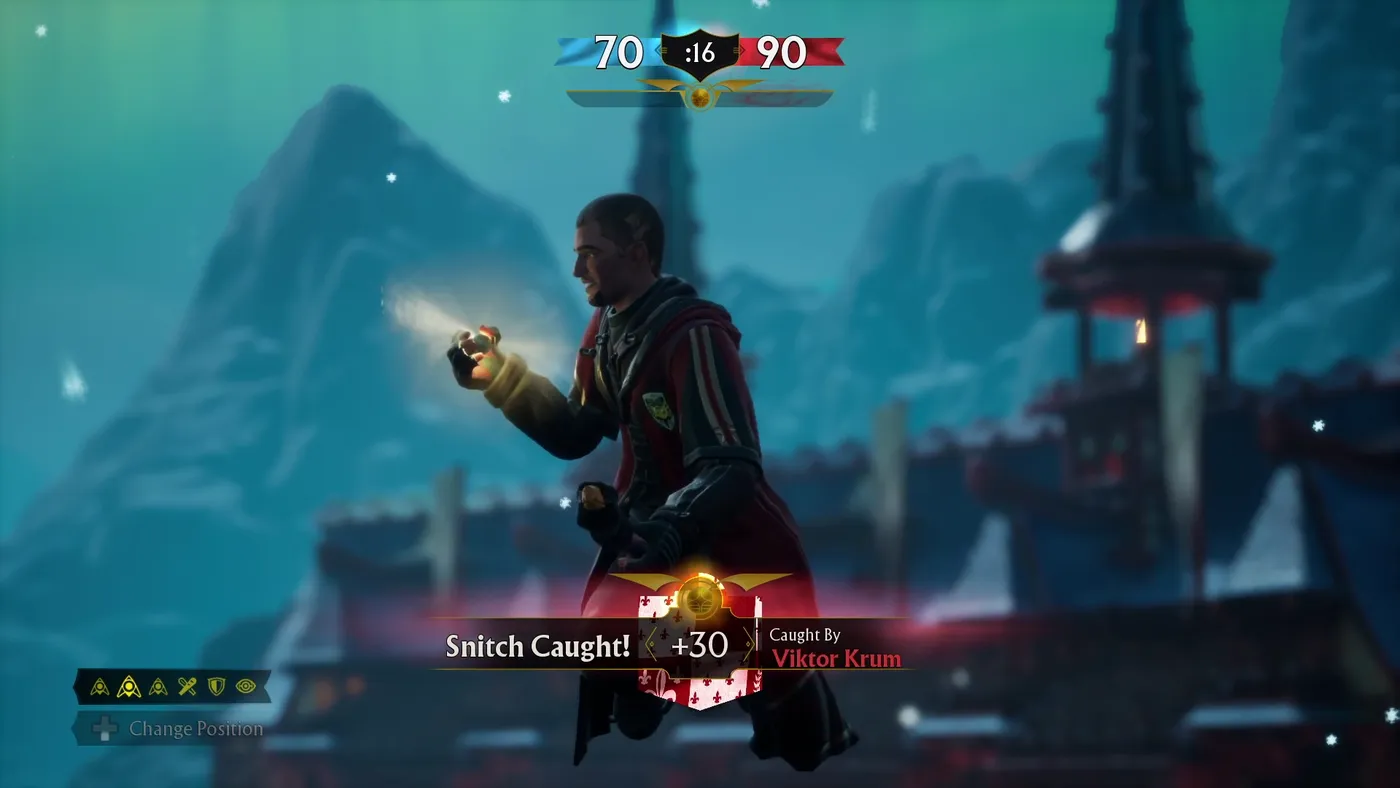This screenshot has height=788, width=1400.
Task: Click the black timer shield showing :16
Action: pyautogui.click(x=700, y=52)
